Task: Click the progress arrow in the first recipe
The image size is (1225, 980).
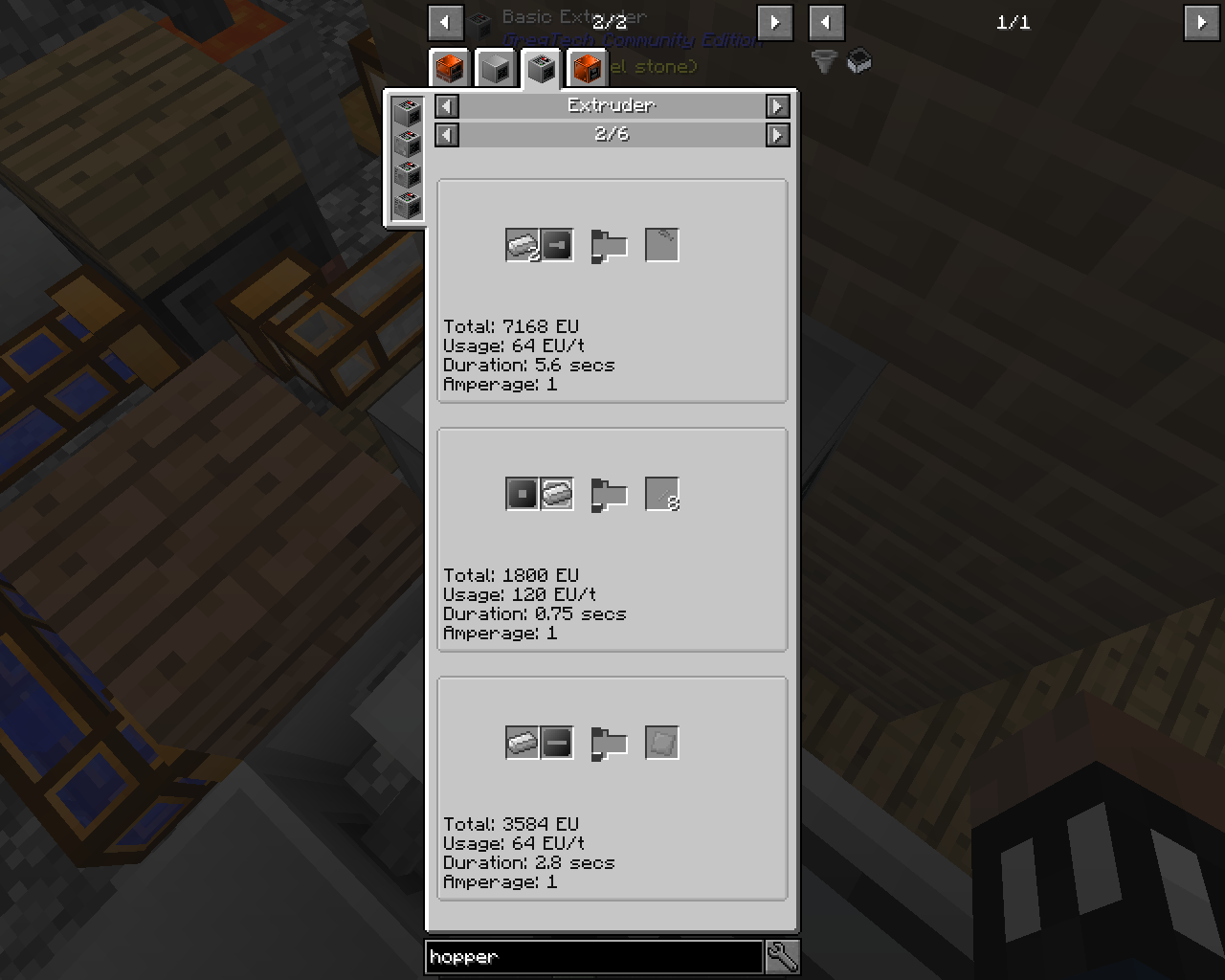Action: [611, 245]
